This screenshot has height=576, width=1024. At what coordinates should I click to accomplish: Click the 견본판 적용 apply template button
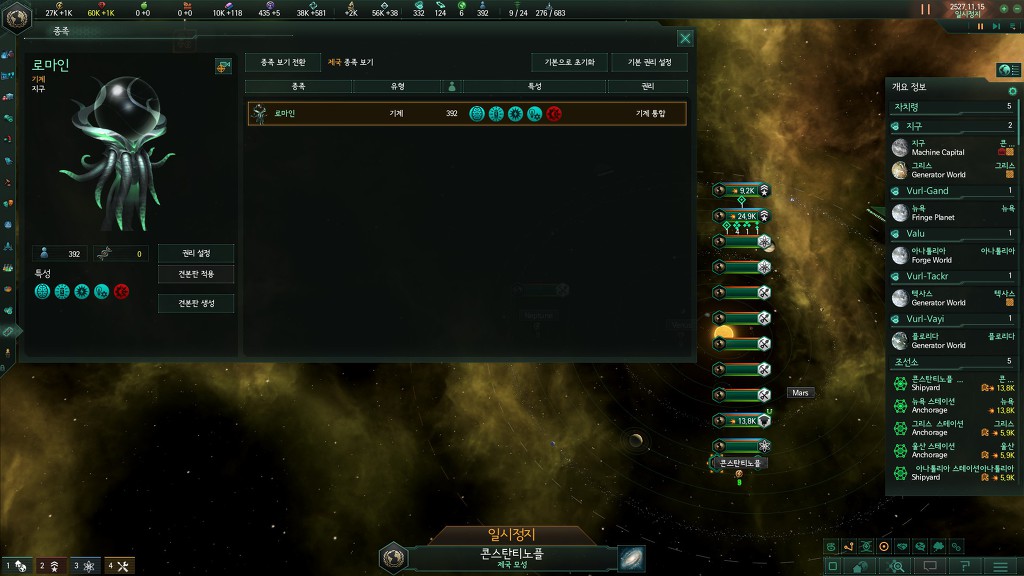[x=196, y=274]
